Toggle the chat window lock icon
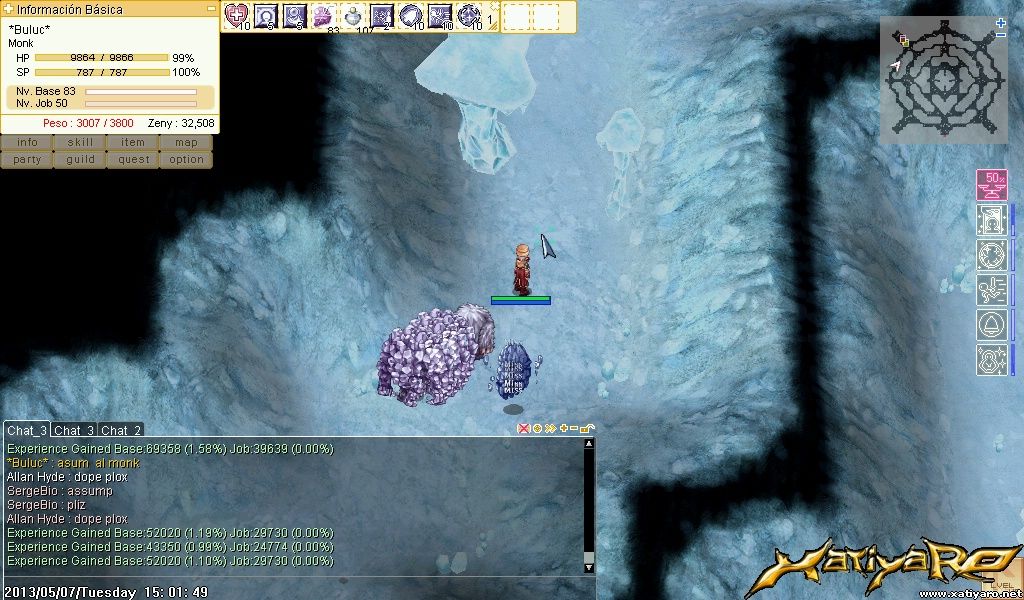The image size is (1024, 600). tap(587, 428)
